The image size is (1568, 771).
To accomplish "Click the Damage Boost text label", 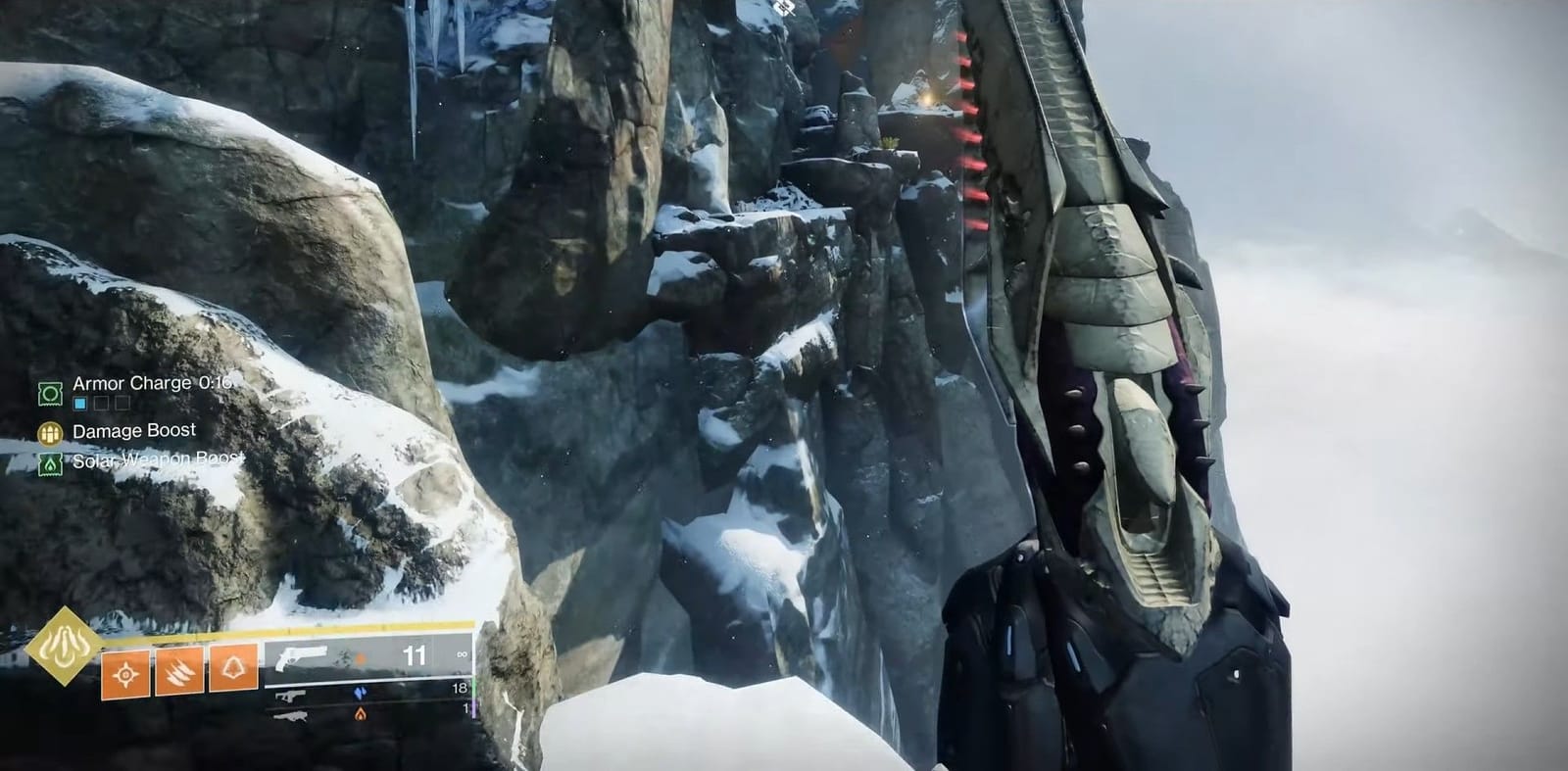I will pyautogui.click(x=135, y=430).
